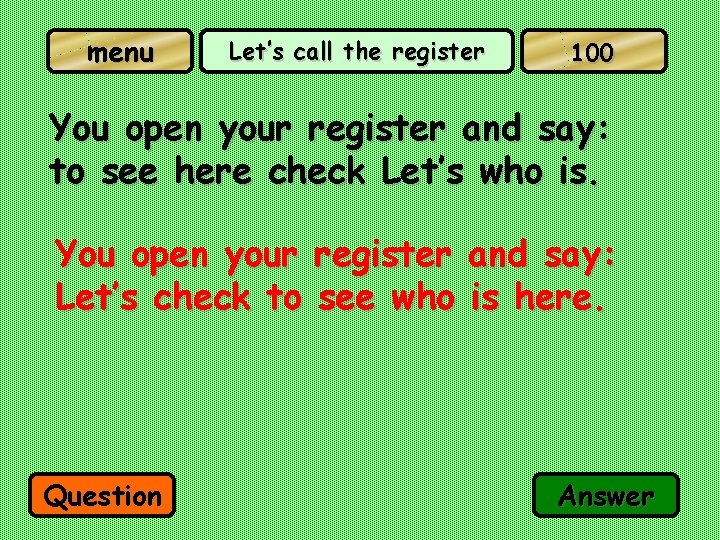Reveal the Answer
This screenshot has height=540, width=720.
[606, 496]
